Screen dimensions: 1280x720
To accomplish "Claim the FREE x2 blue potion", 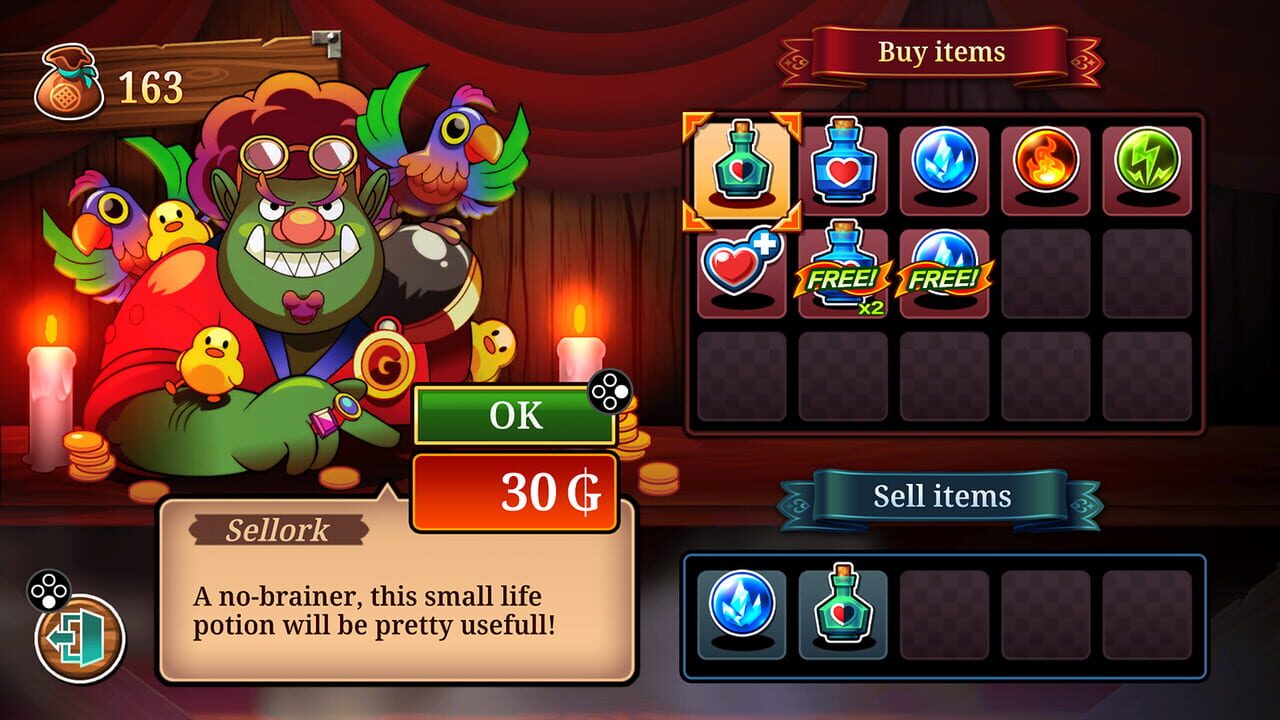I will click(x=842, y=270).
